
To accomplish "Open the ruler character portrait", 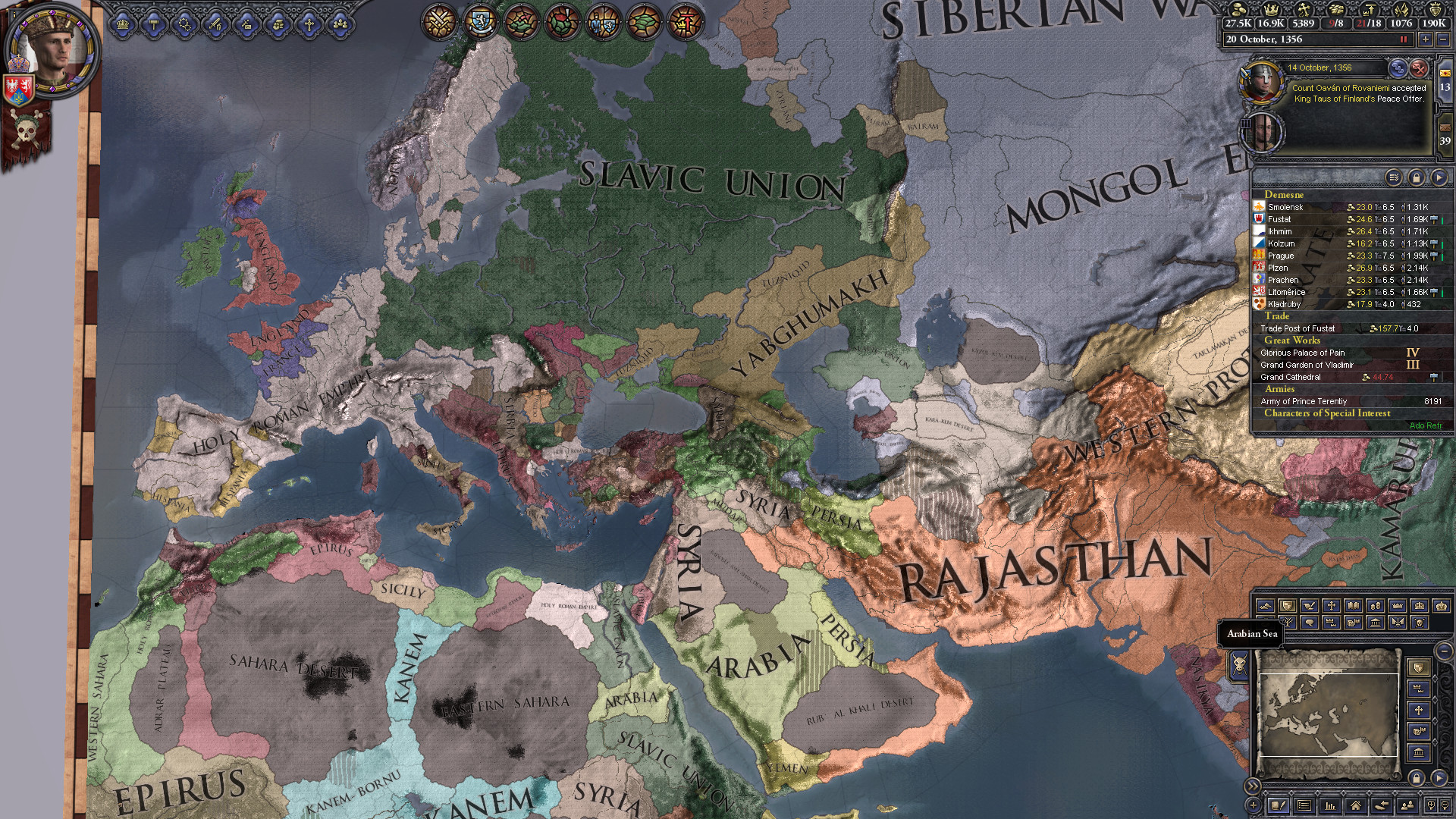I will tap(50, 52).
